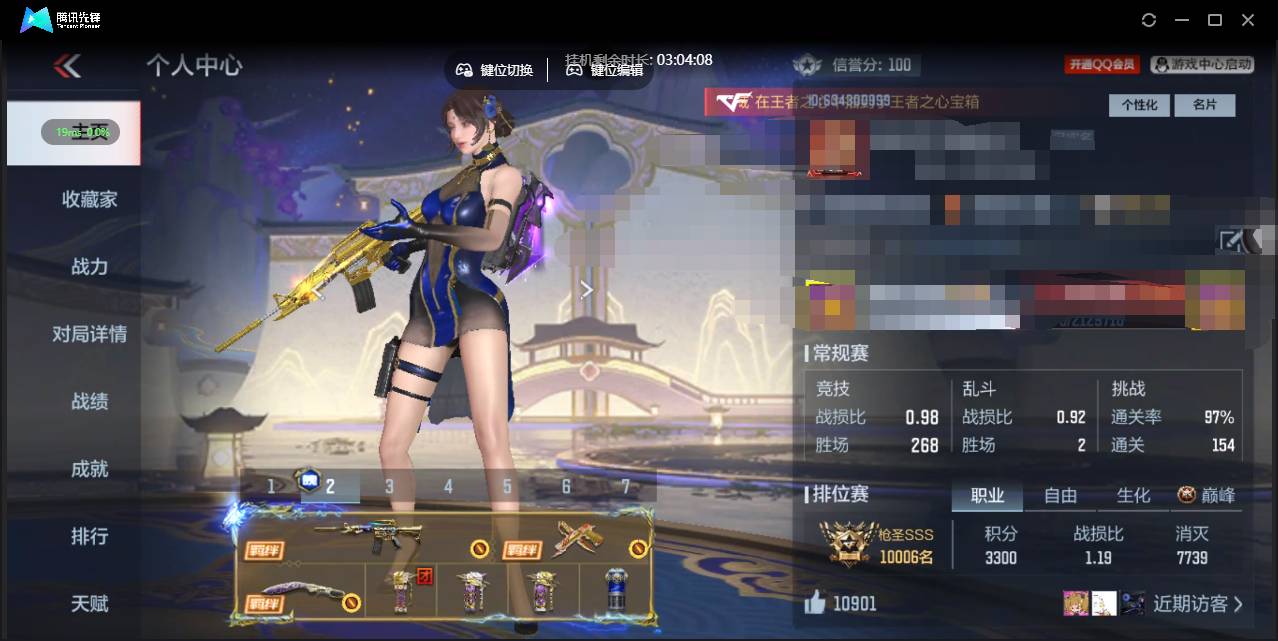Open the 成就 achievements page
Image resolution: width=1278 pixels, height=641 pixels.
(x=89, y=468)
